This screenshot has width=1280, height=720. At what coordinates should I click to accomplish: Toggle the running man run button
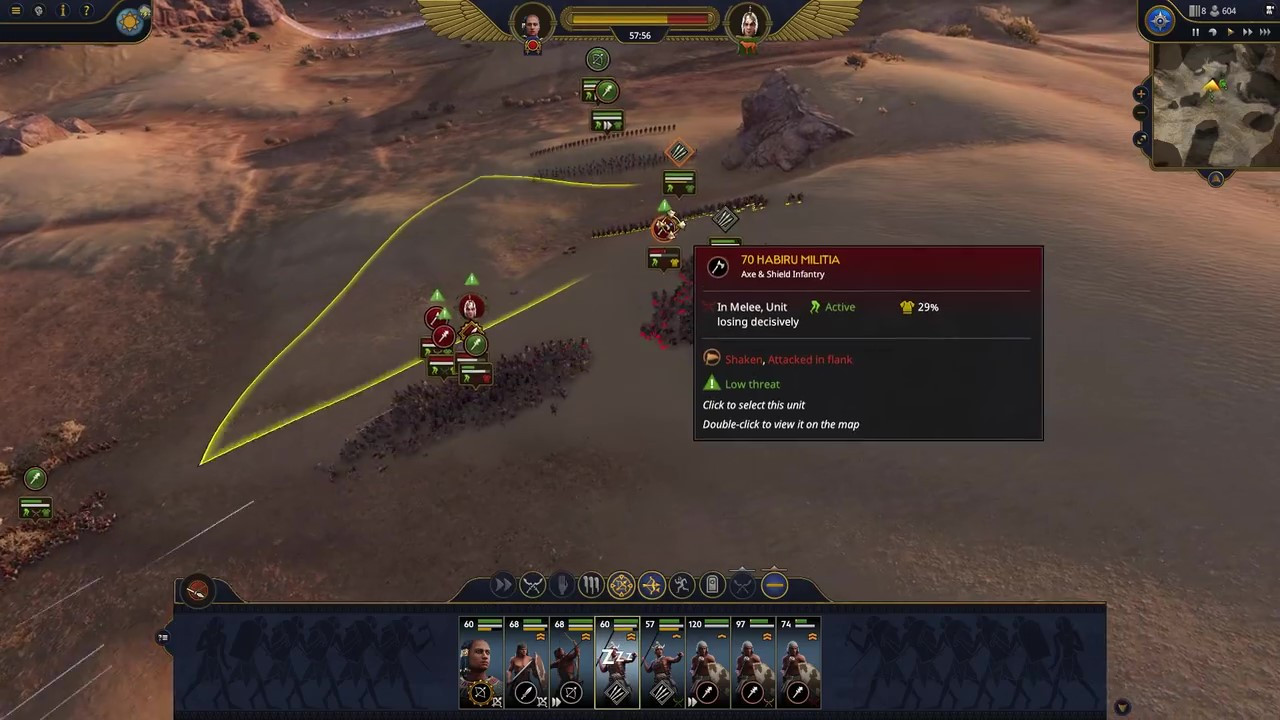pyautogui.click(x=682, y=585)
